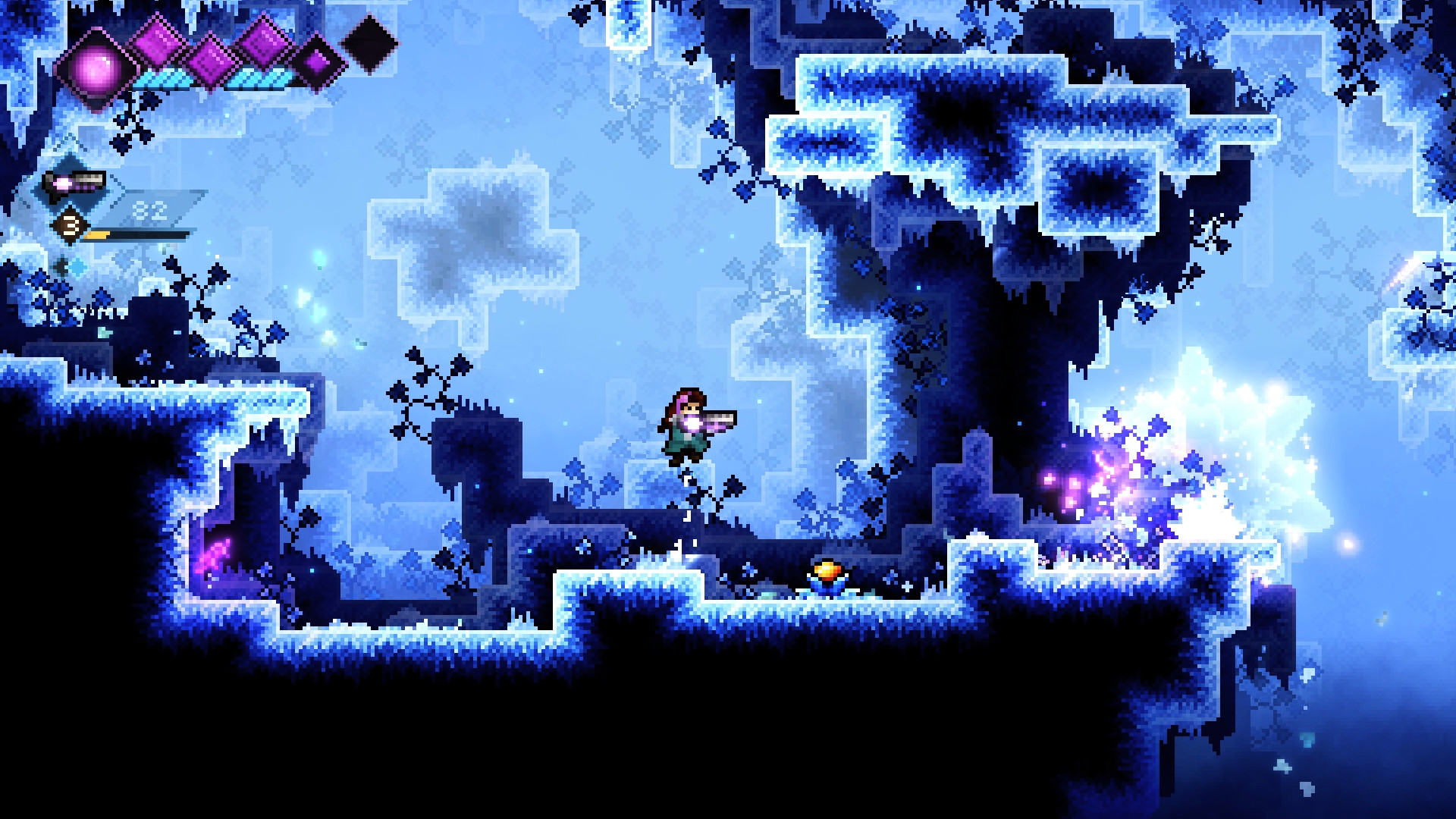The image size is (1456, 819).
Task: Click the level 3 badge icon
Action: pos(71,226)
